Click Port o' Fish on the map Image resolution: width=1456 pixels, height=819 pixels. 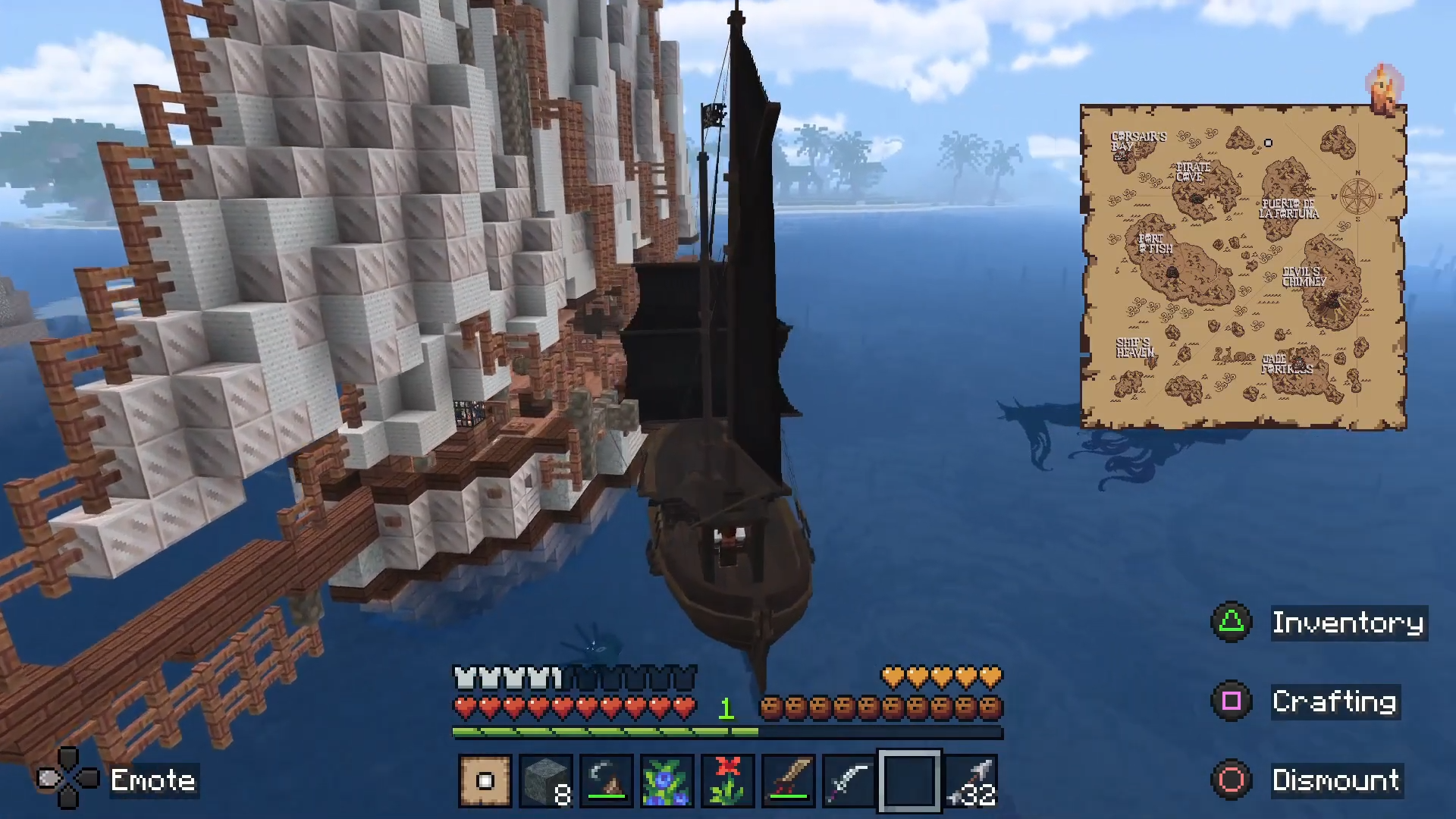pyautogui.click(x=1155, y=243)
